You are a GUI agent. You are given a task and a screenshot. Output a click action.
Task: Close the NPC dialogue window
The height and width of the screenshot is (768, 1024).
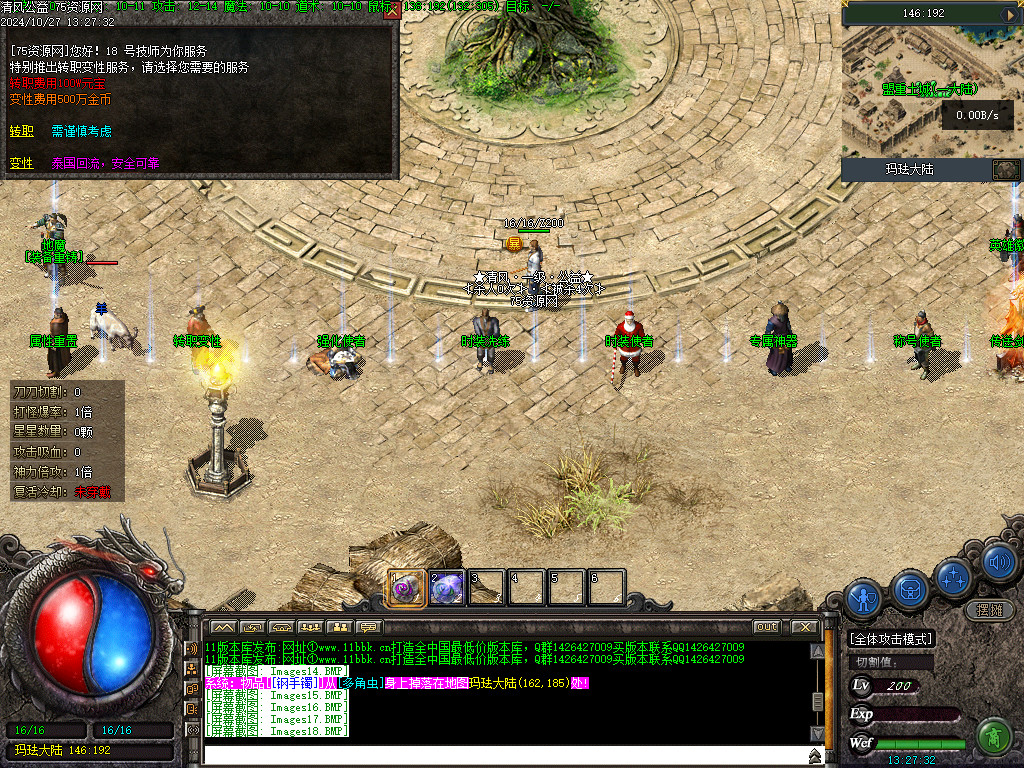point(392,11)
